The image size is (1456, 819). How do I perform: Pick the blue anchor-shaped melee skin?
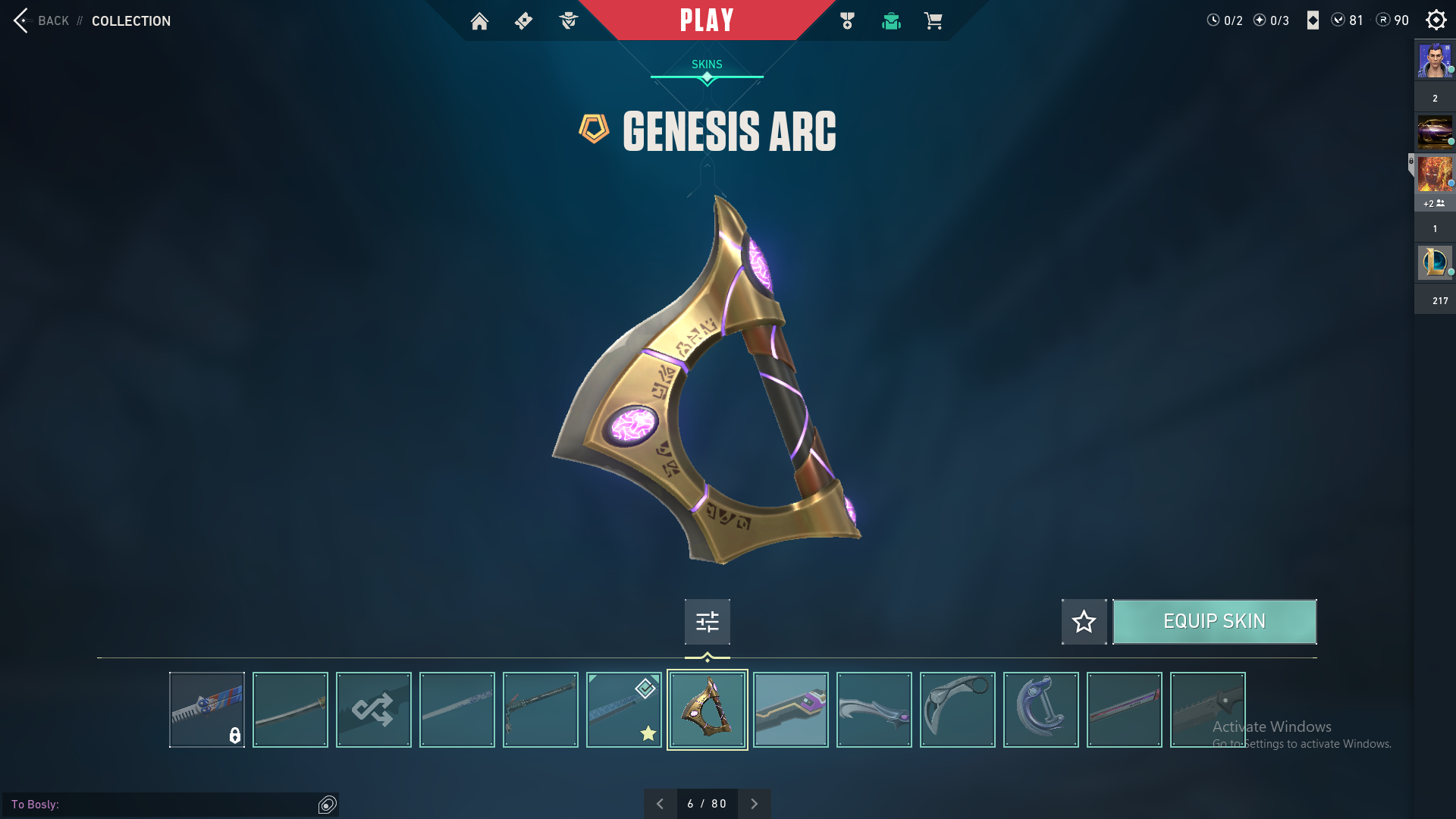[1040, 710]
